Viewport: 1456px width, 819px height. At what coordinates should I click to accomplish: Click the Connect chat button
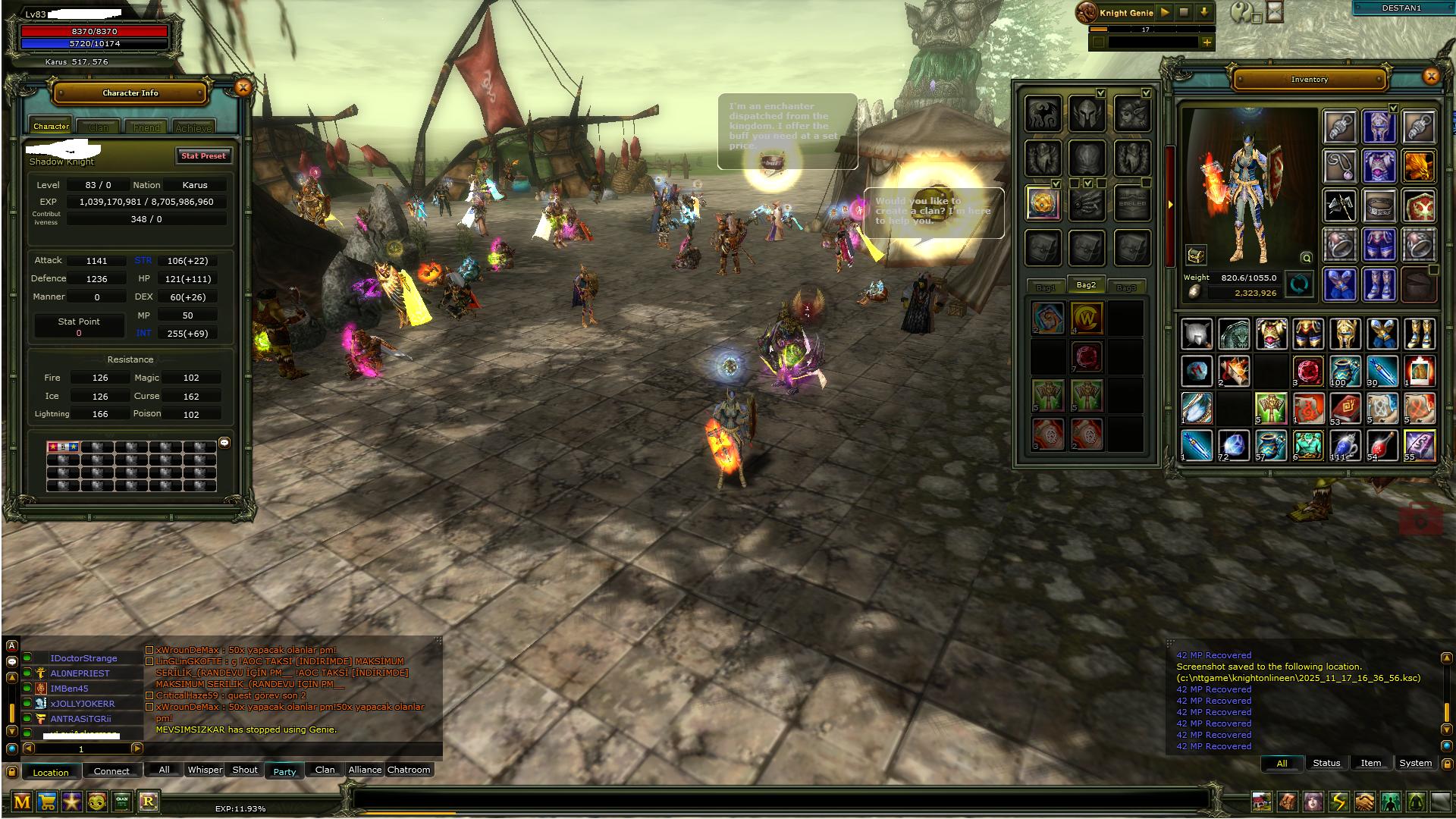(111, 771)
